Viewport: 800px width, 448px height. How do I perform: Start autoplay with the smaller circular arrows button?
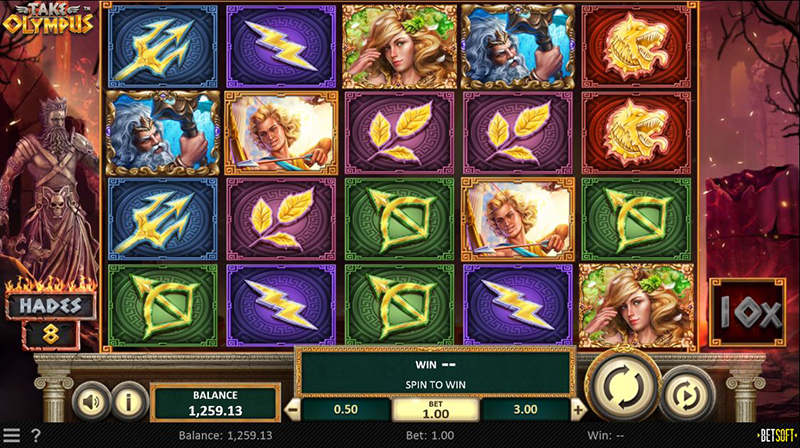[x=681, y=394]
